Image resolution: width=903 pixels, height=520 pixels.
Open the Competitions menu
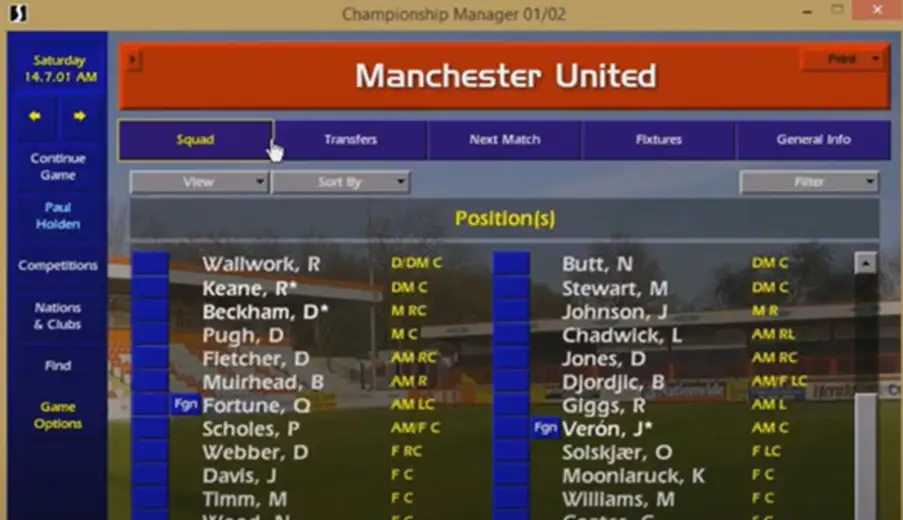(58, 266)
